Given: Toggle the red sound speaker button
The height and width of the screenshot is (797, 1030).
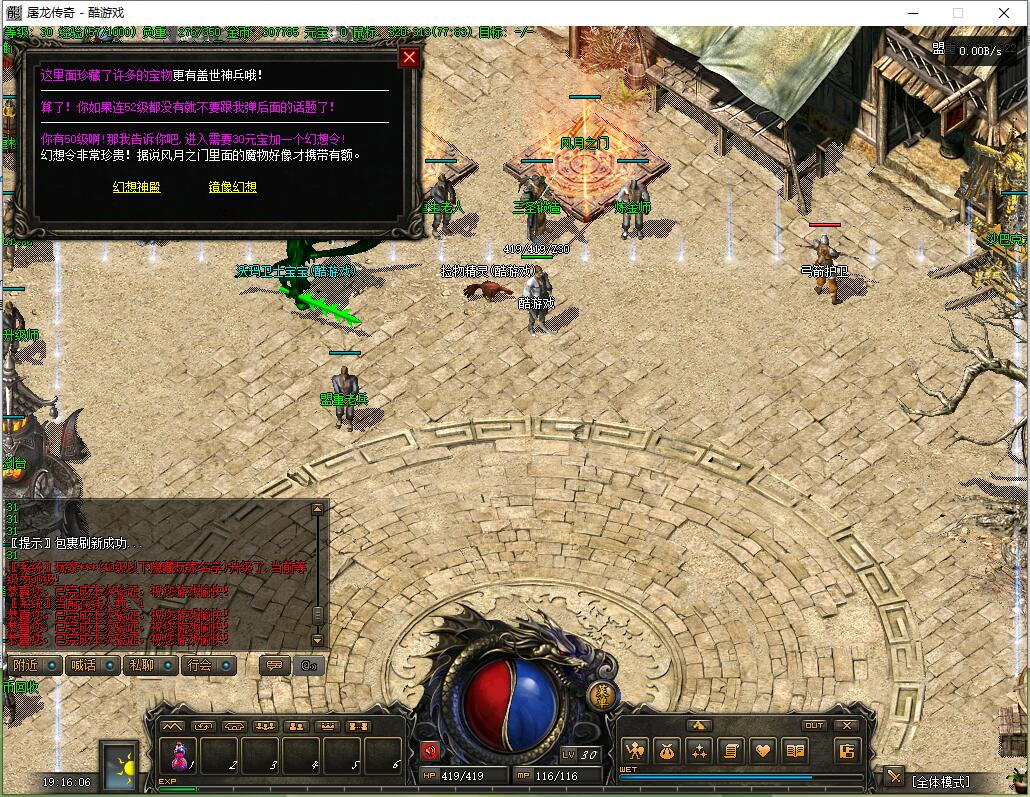Looking at the screenshot, I should [x=431, y=751].
